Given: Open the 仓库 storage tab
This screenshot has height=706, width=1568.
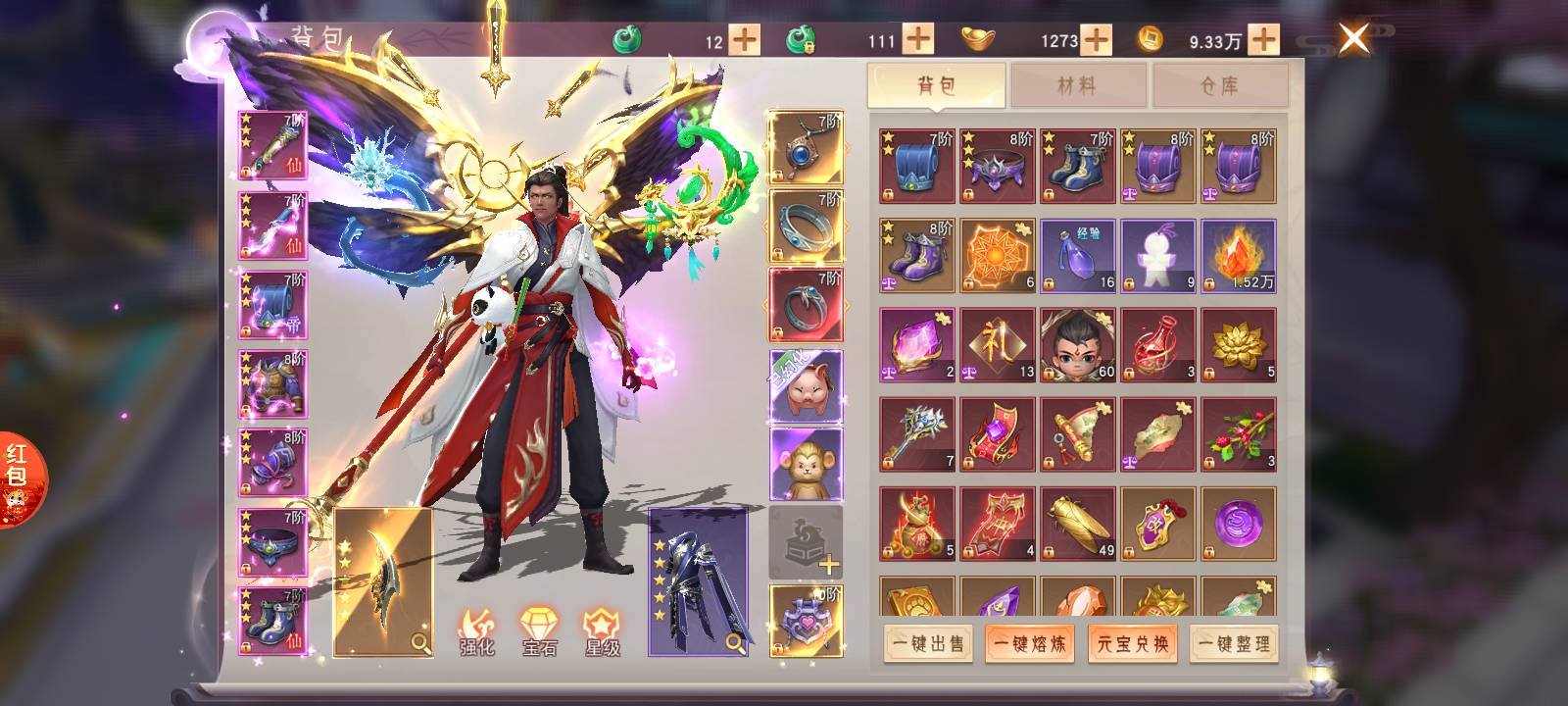Looking at the screenshot, I should [x=1220, y=85].
